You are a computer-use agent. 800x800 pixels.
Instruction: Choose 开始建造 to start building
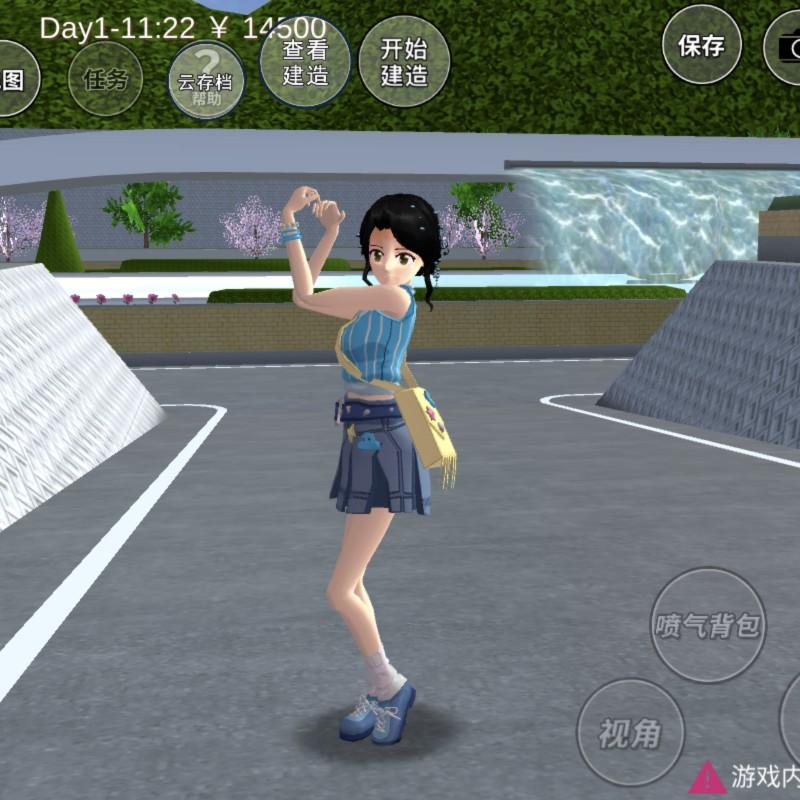pyautogui.click(x=404, y=61)
